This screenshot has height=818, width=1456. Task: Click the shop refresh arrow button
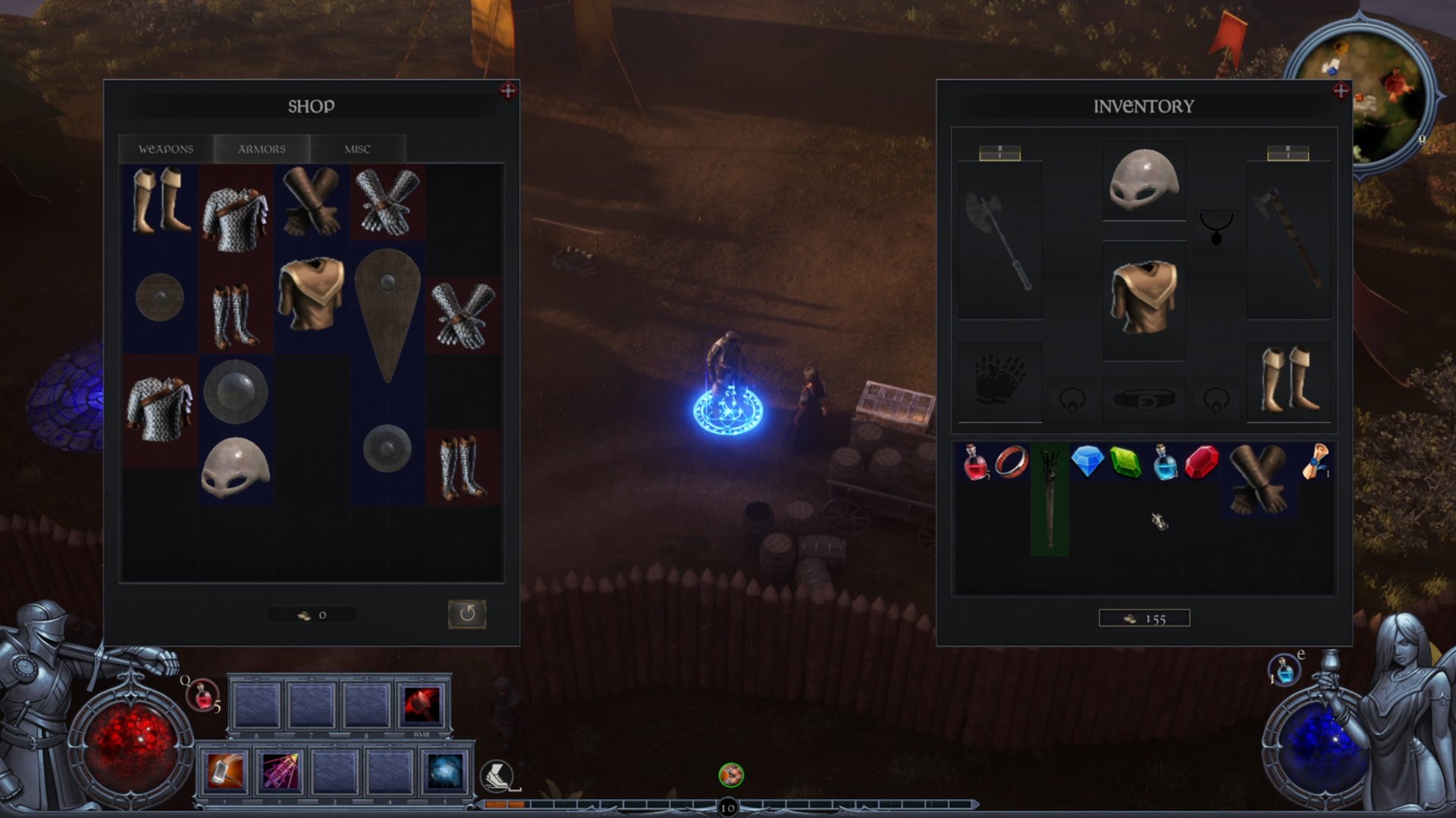pyautogui.click(x=466, y=613)
